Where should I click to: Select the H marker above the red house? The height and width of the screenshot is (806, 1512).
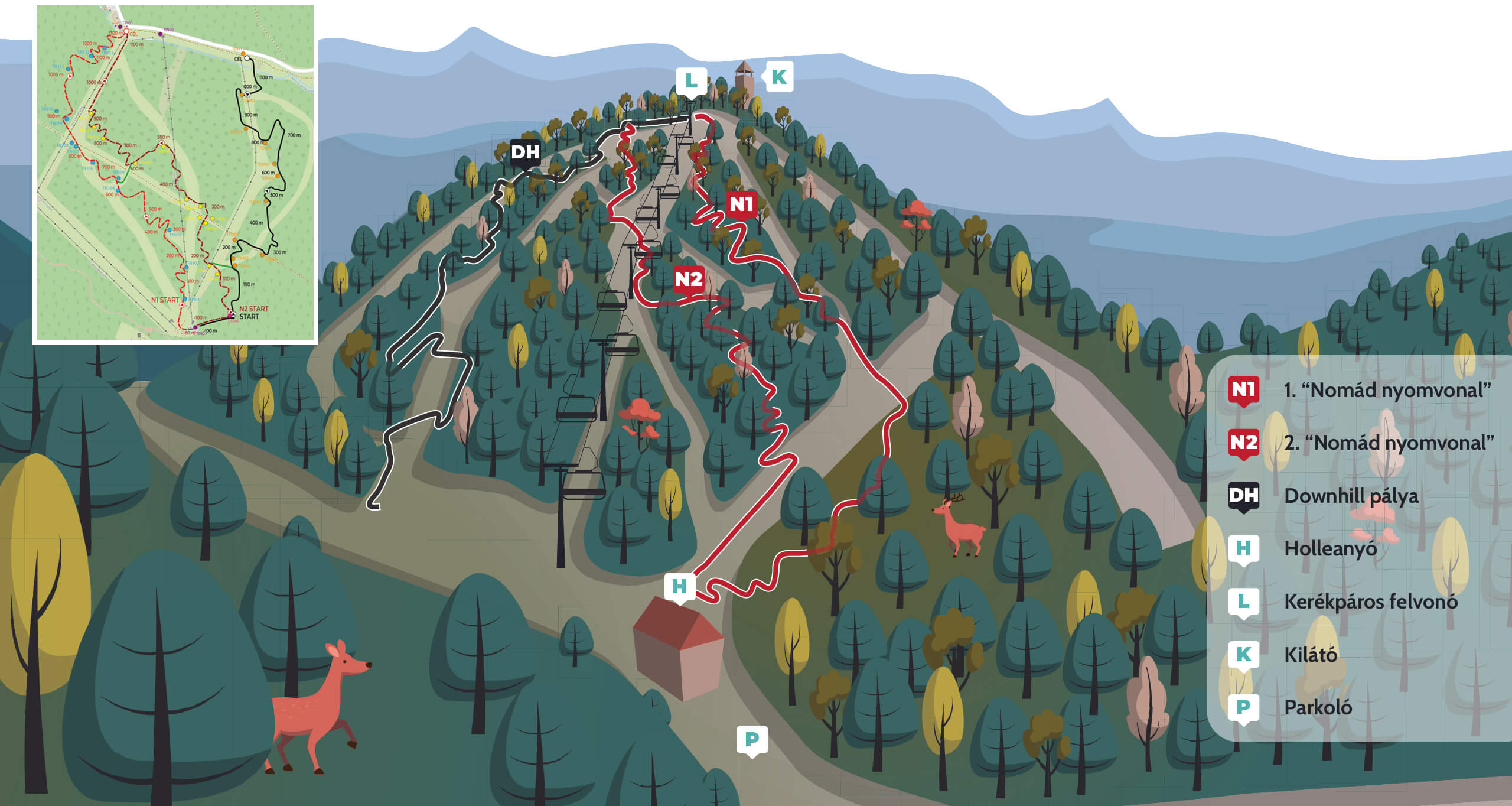coord(679,586)
